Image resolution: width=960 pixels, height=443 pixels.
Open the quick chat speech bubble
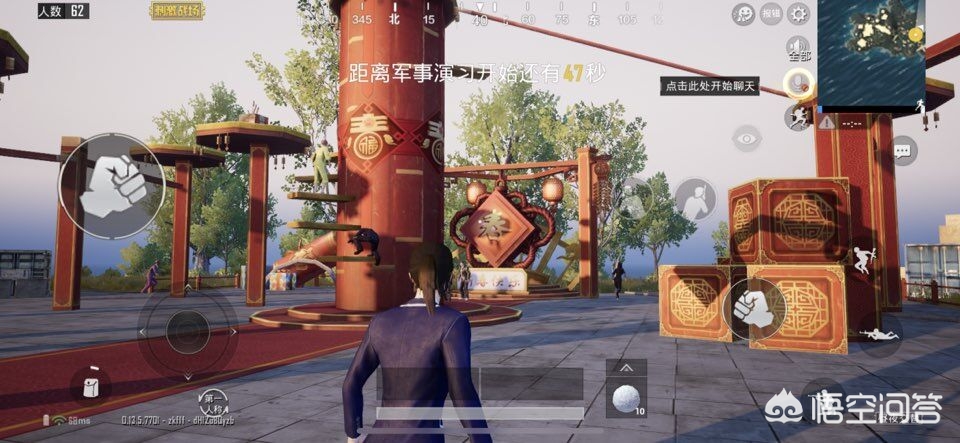(x=903, y=151)
